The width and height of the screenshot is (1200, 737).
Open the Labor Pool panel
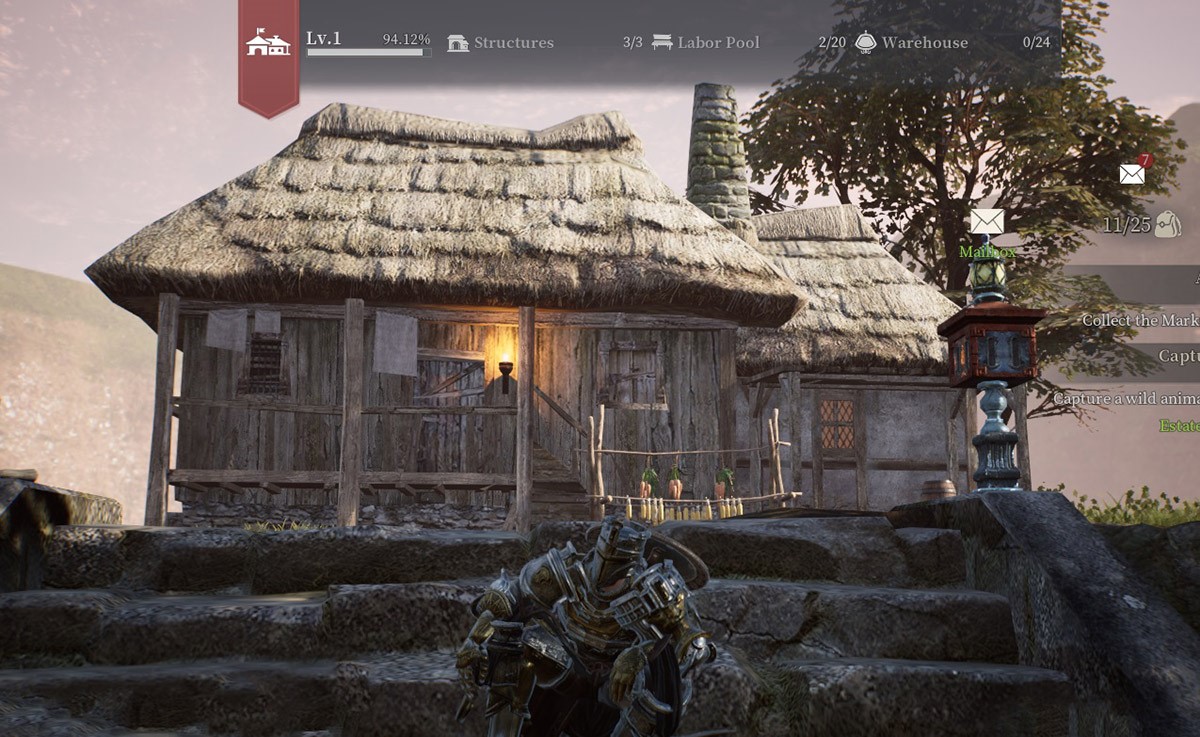[x=706, y=43]
